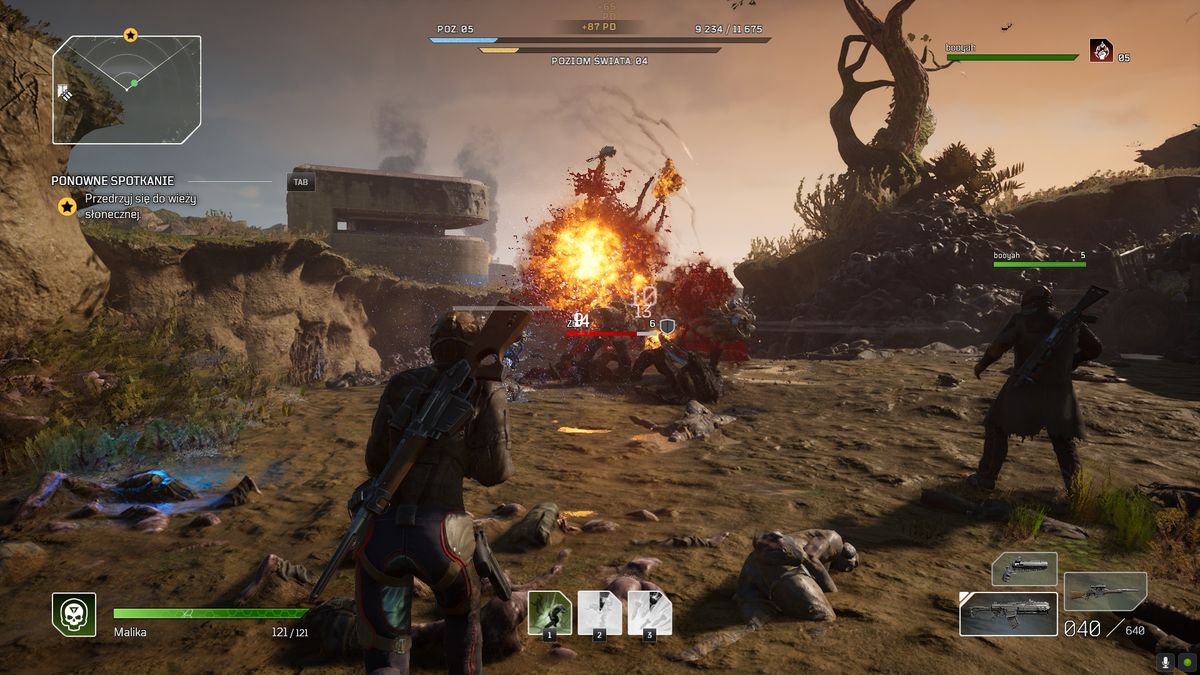
Task: Click teammate booyah's red class icon
Action: 1101,50
